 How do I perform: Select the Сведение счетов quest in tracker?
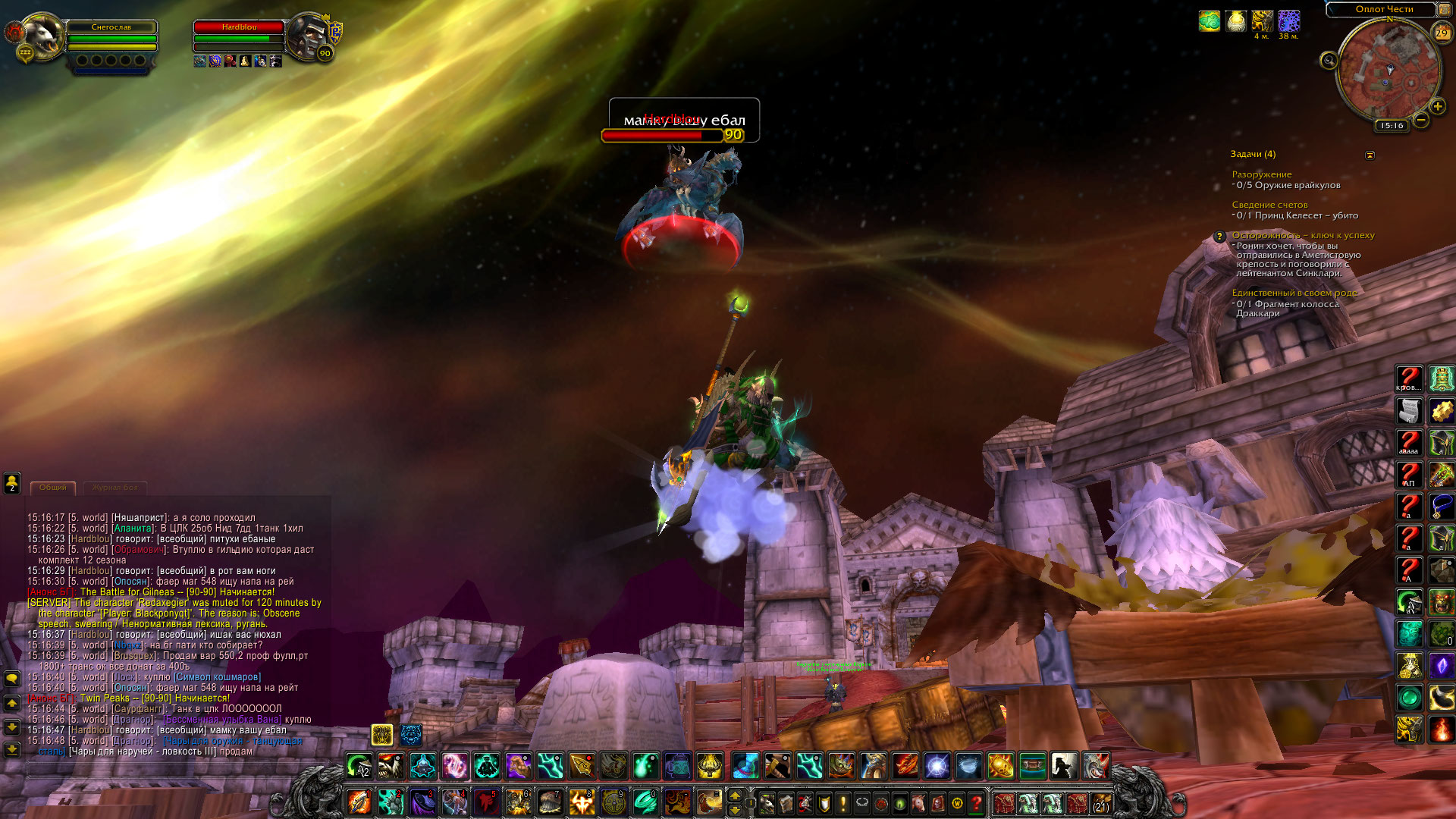[1269, 205]
